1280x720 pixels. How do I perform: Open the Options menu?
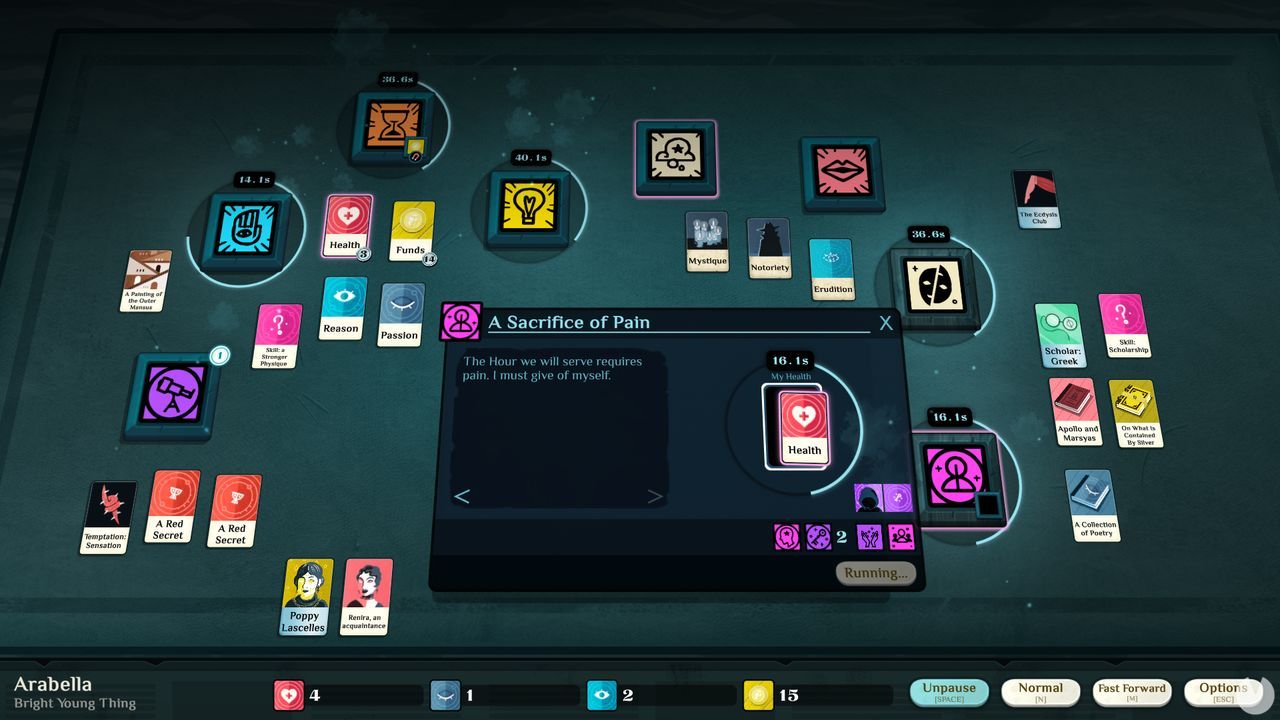tap(1222, 689)
